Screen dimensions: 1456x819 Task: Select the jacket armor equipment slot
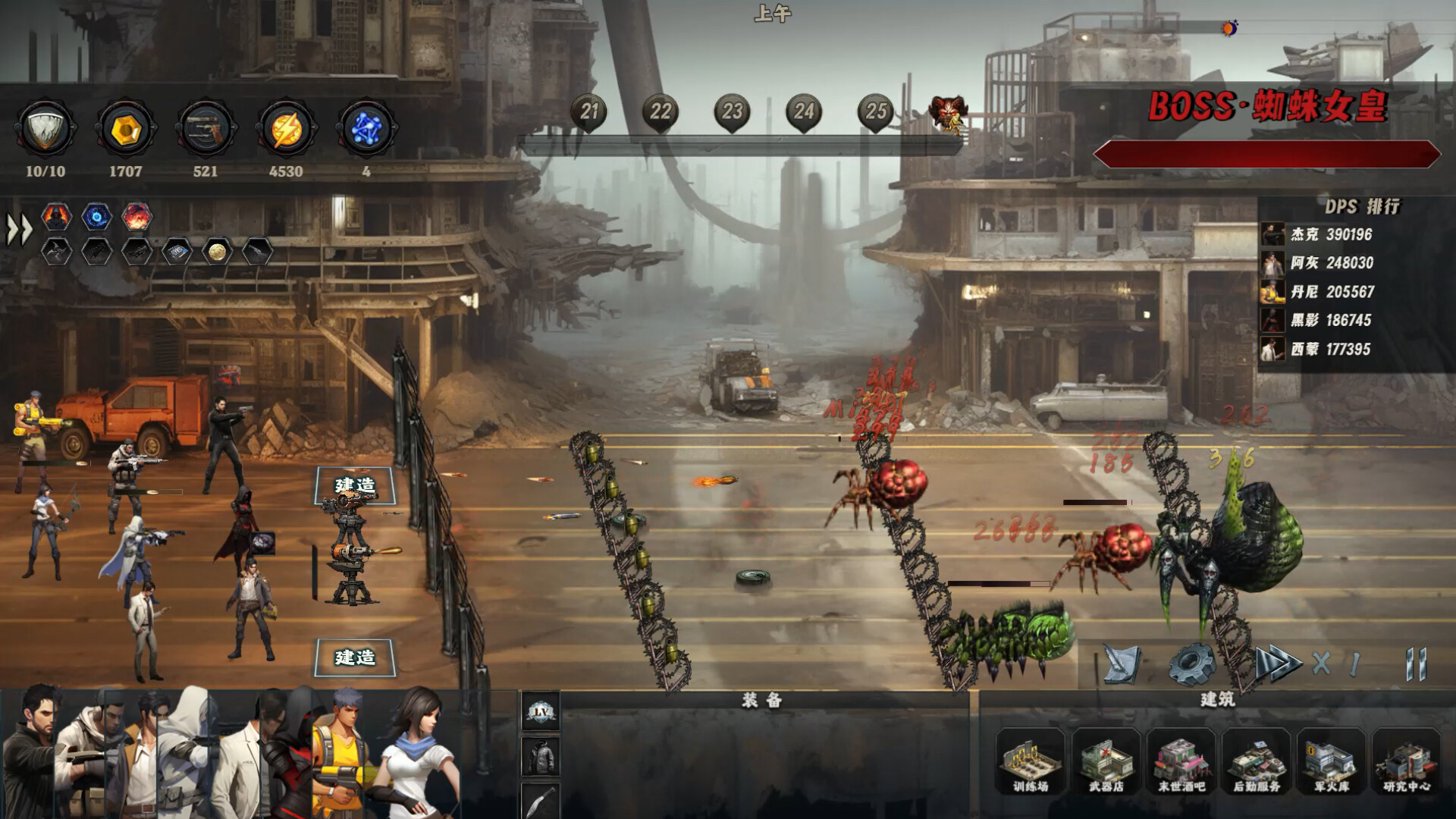pyautogui.click(x=541, y=756)
